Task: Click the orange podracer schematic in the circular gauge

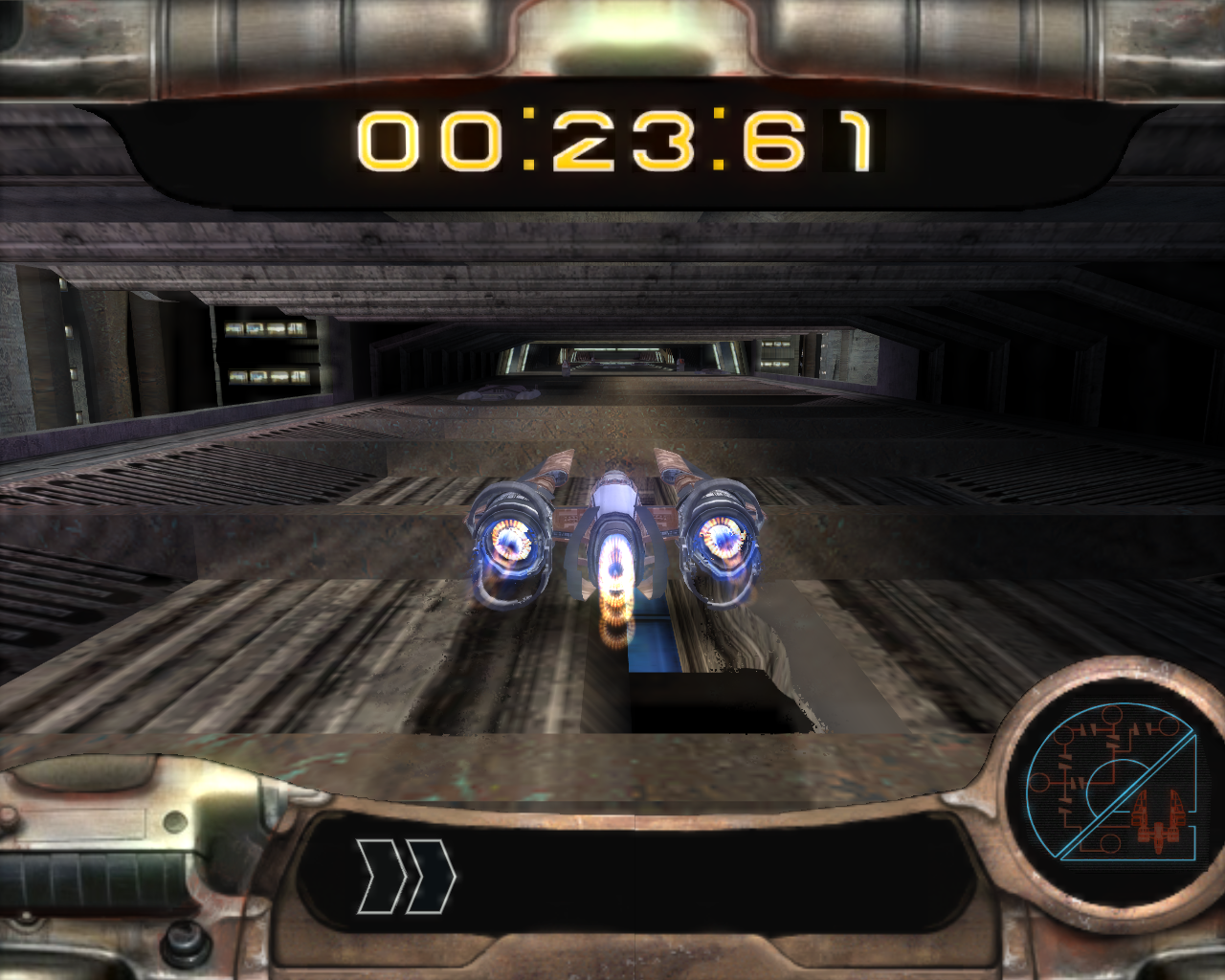Action: [x=1158, y=818]
